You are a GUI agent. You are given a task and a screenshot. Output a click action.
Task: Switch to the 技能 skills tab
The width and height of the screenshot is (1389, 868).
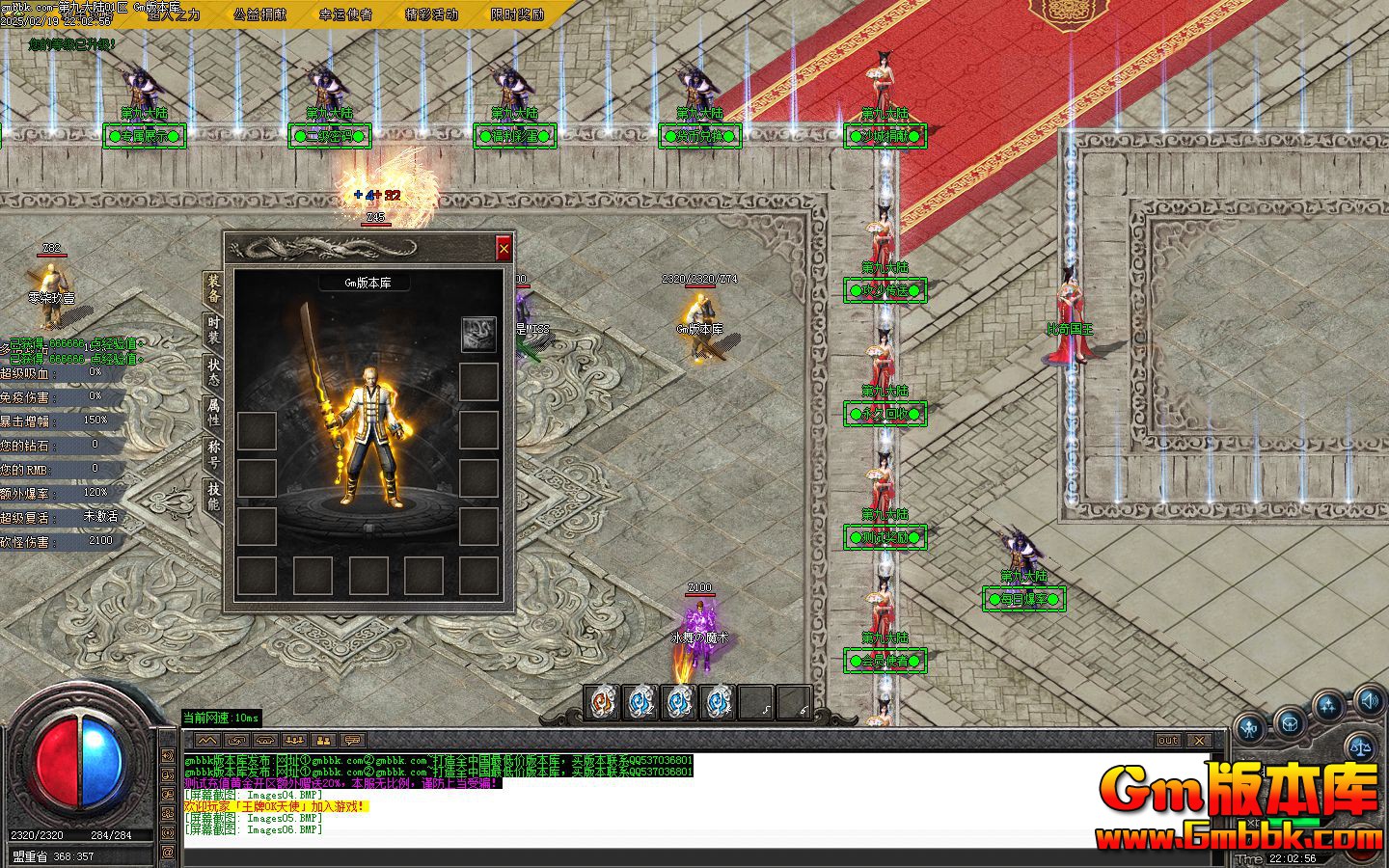[x=213, y=496]
